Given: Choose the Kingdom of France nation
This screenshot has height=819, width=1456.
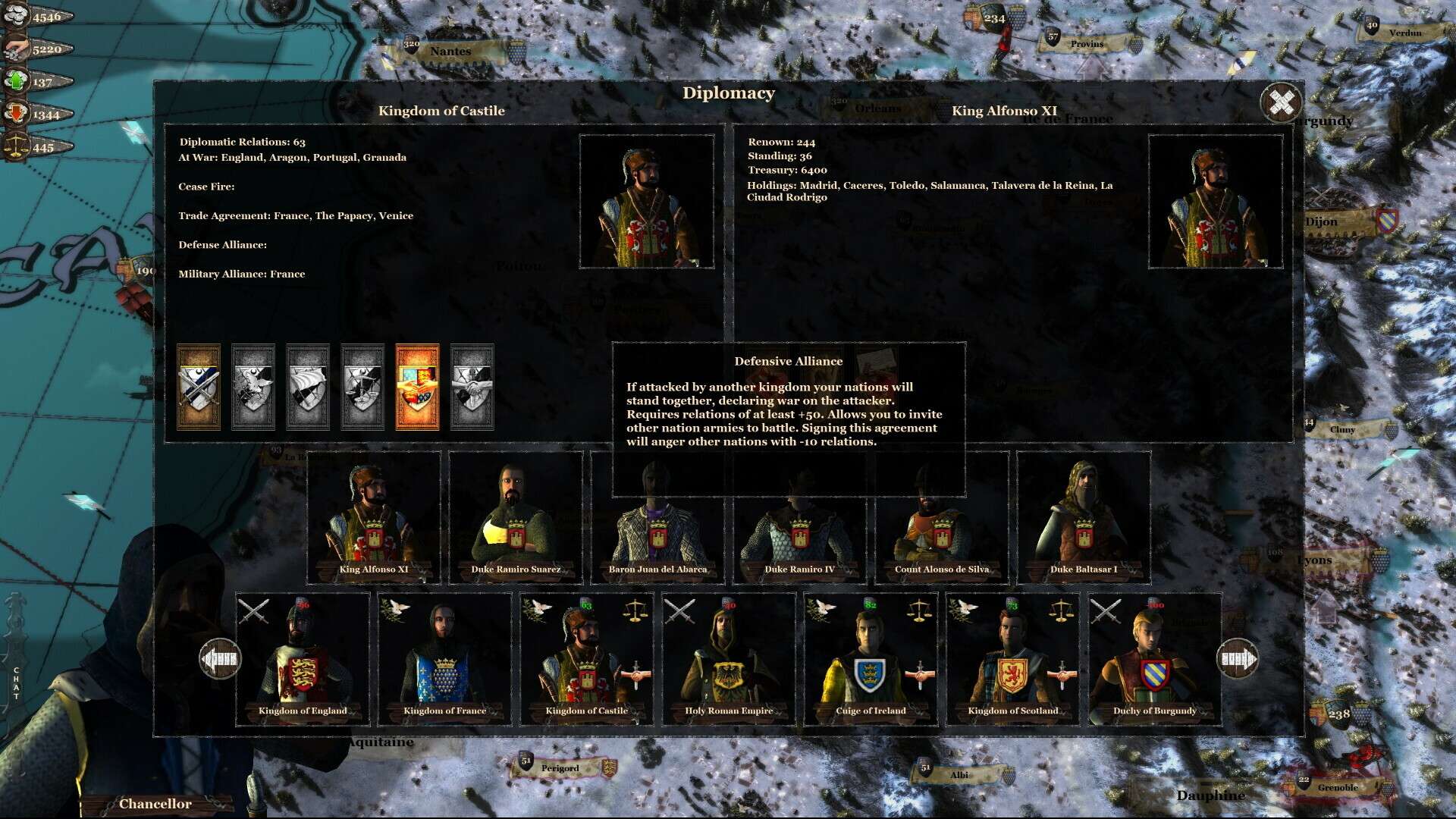Looking at the screenshot, I should pyautogui.click(x=445, y=660).
